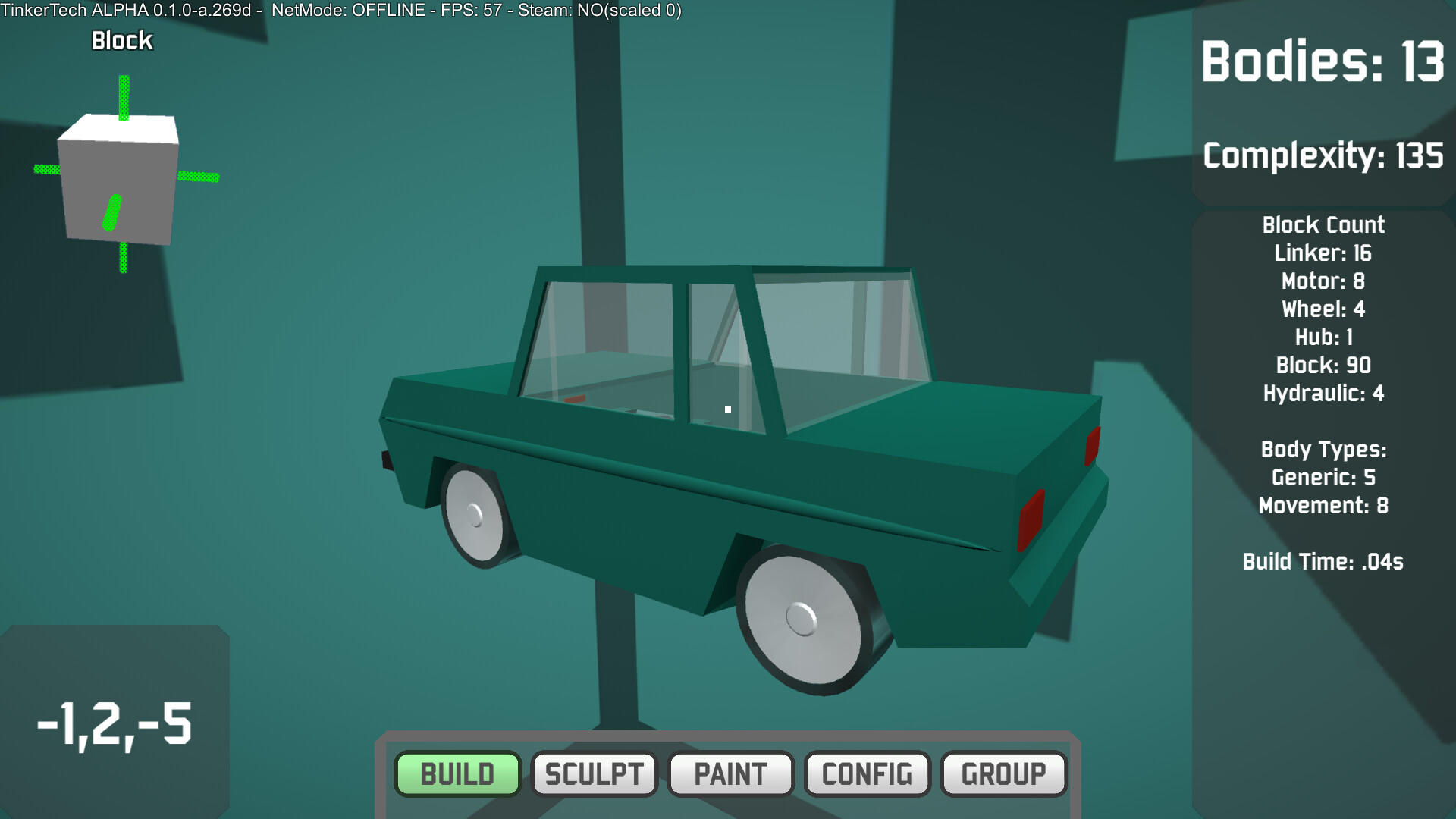1456x819 pixels.
Task: Expand the Block Count panel
Action: coord(1323,224)
